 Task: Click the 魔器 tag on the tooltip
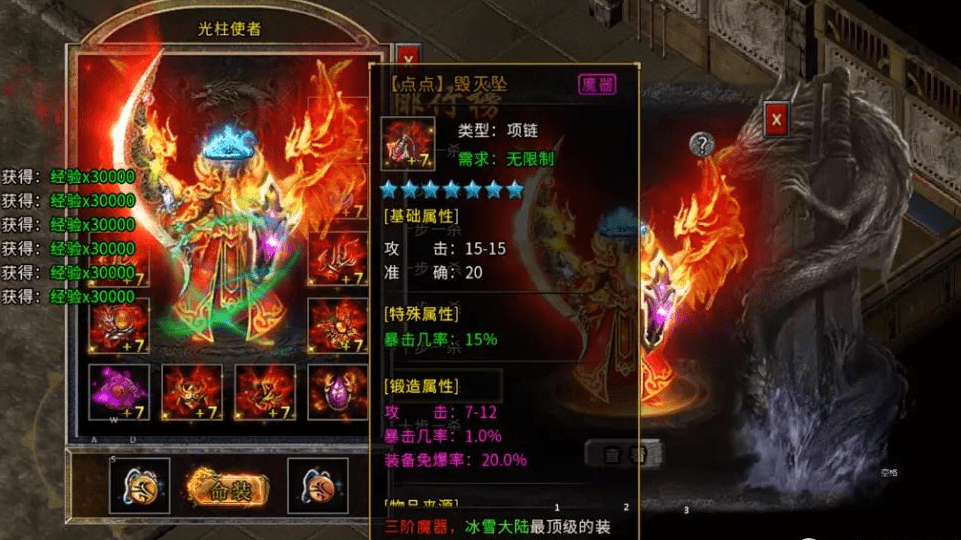pyautogui.click(x=597, y=84)
